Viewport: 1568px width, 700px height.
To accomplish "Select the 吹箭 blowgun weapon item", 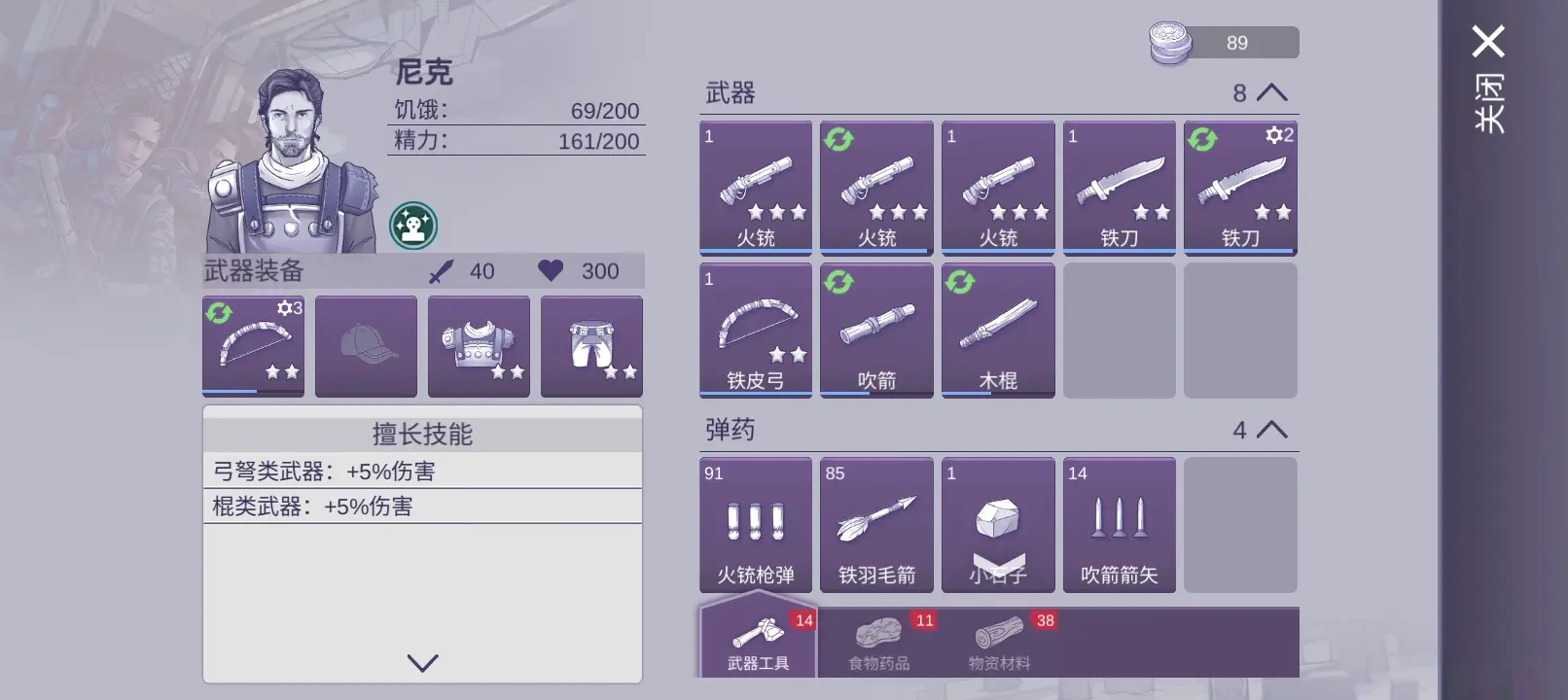I will point(876,331).
